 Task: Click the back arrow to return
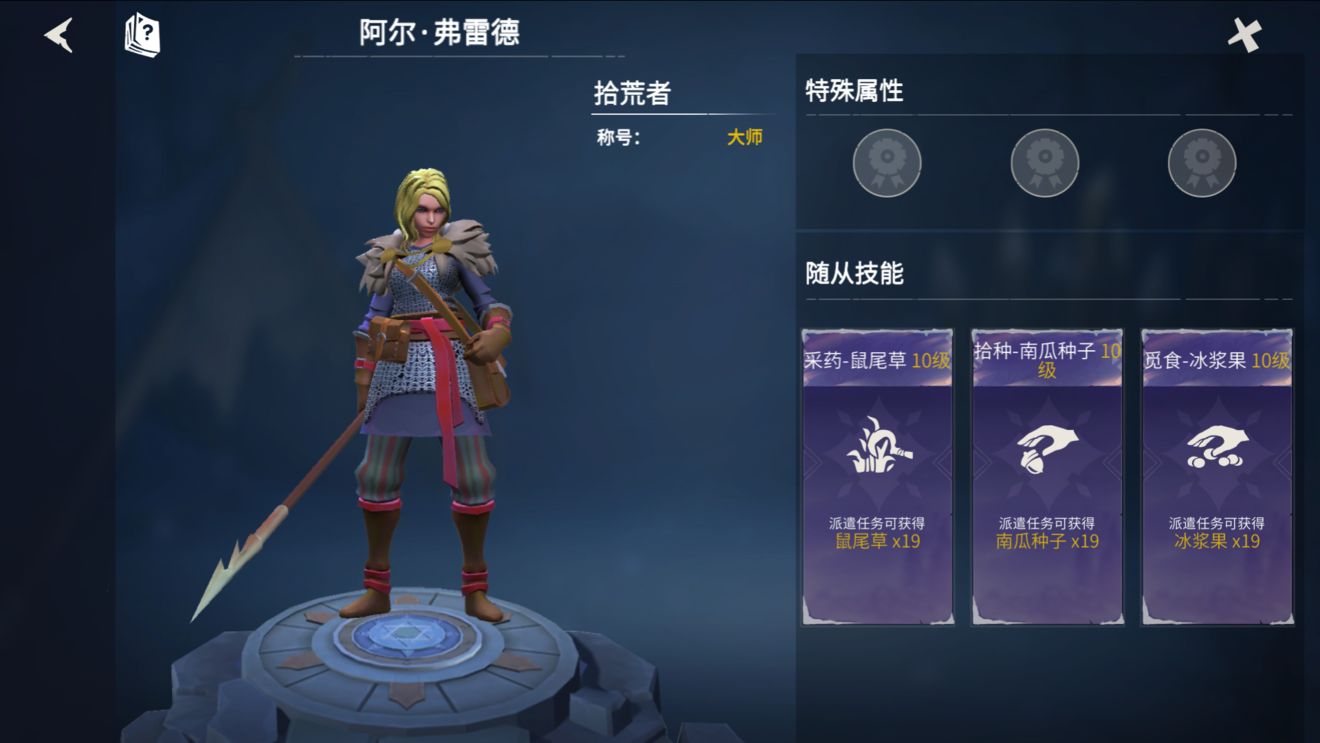click(57, 33)
